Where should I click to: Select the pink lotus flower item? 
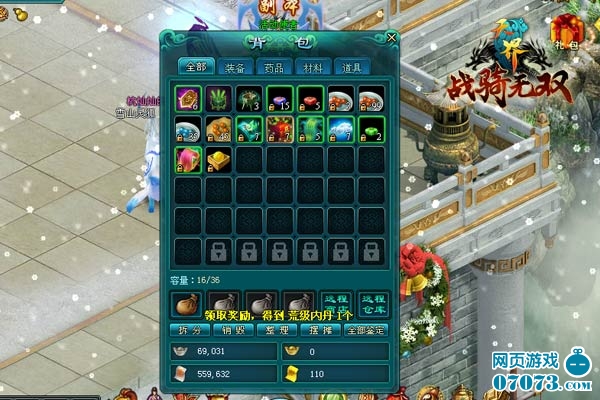click(189, 160)
